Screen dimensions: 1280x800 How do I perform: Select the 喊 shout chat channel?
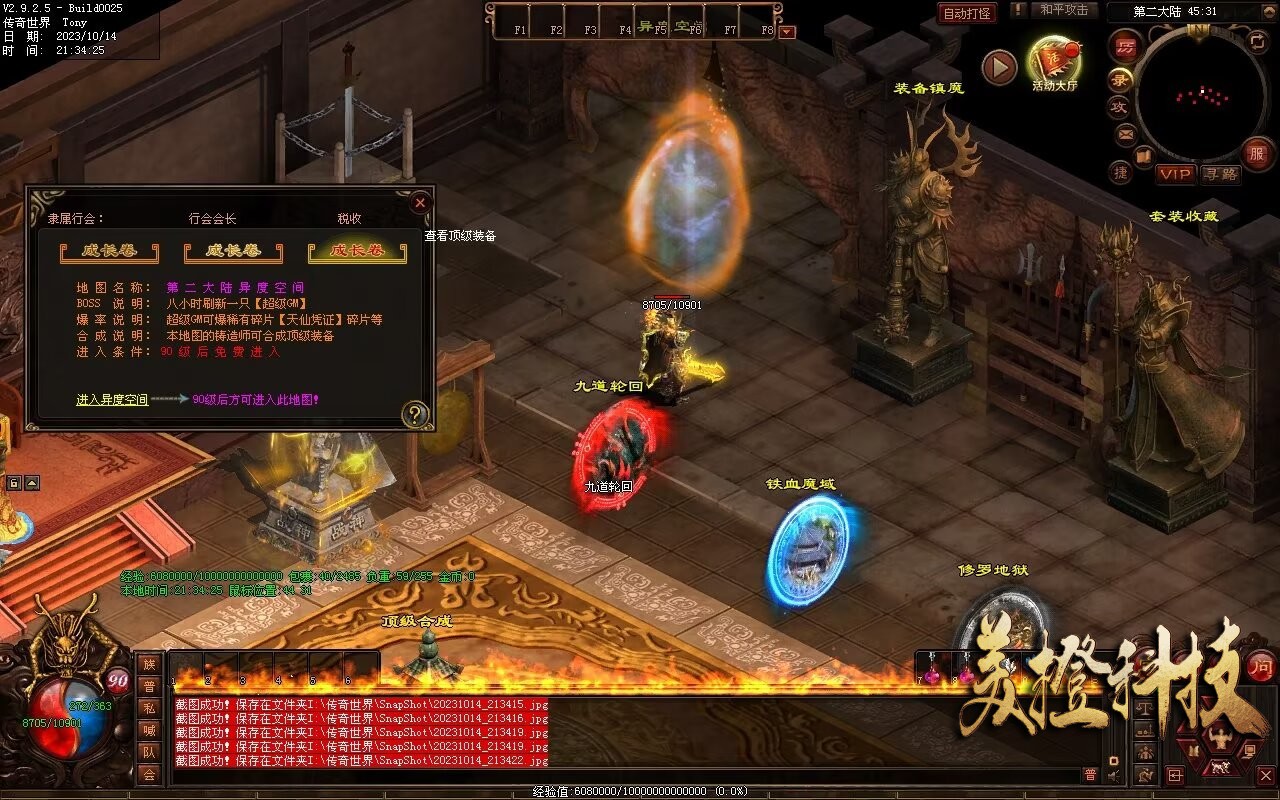pyautogui.click(x=149, y=730)
